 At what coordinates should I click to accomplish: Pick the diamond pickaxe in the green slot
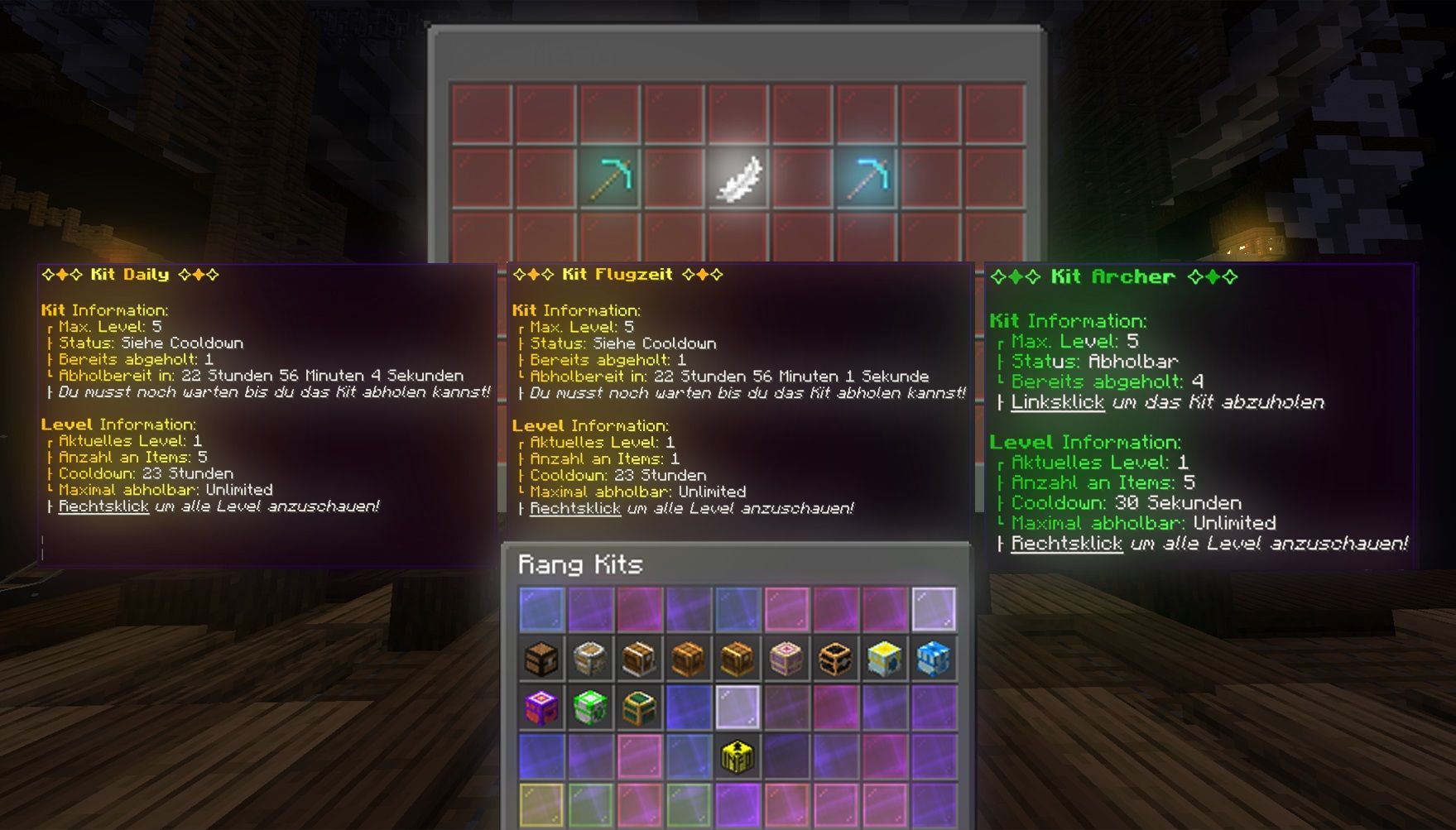[610, 178]
